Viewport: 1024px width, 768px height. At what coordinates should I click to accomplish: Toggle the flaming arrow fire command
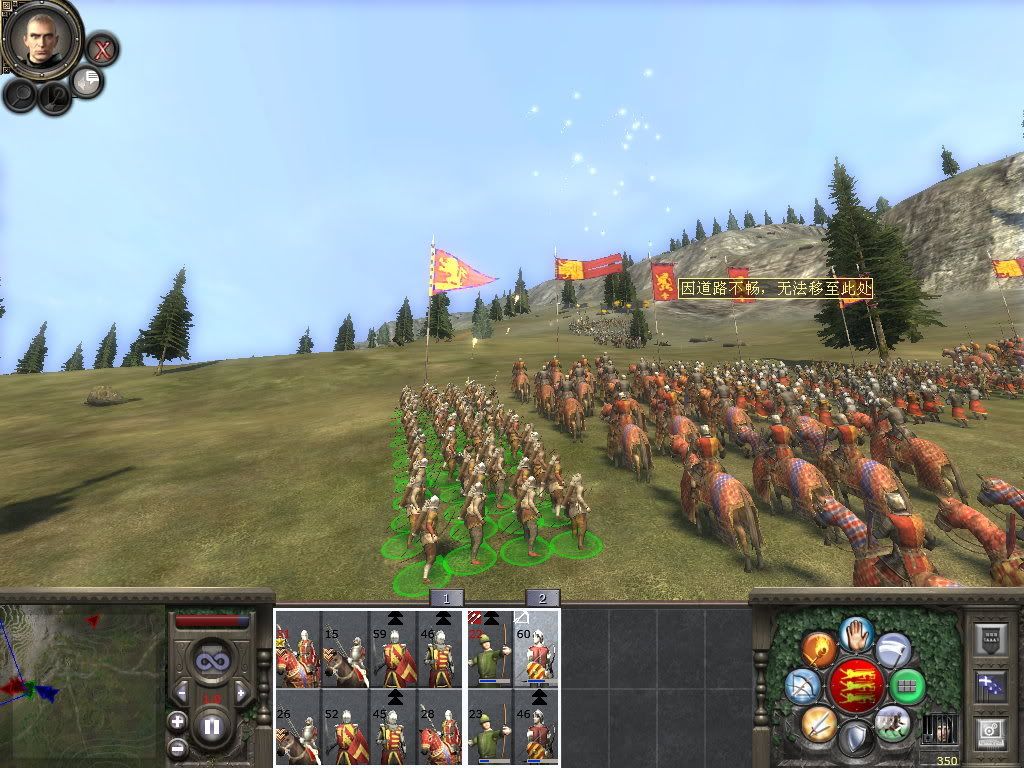click(x=819, y=650)
